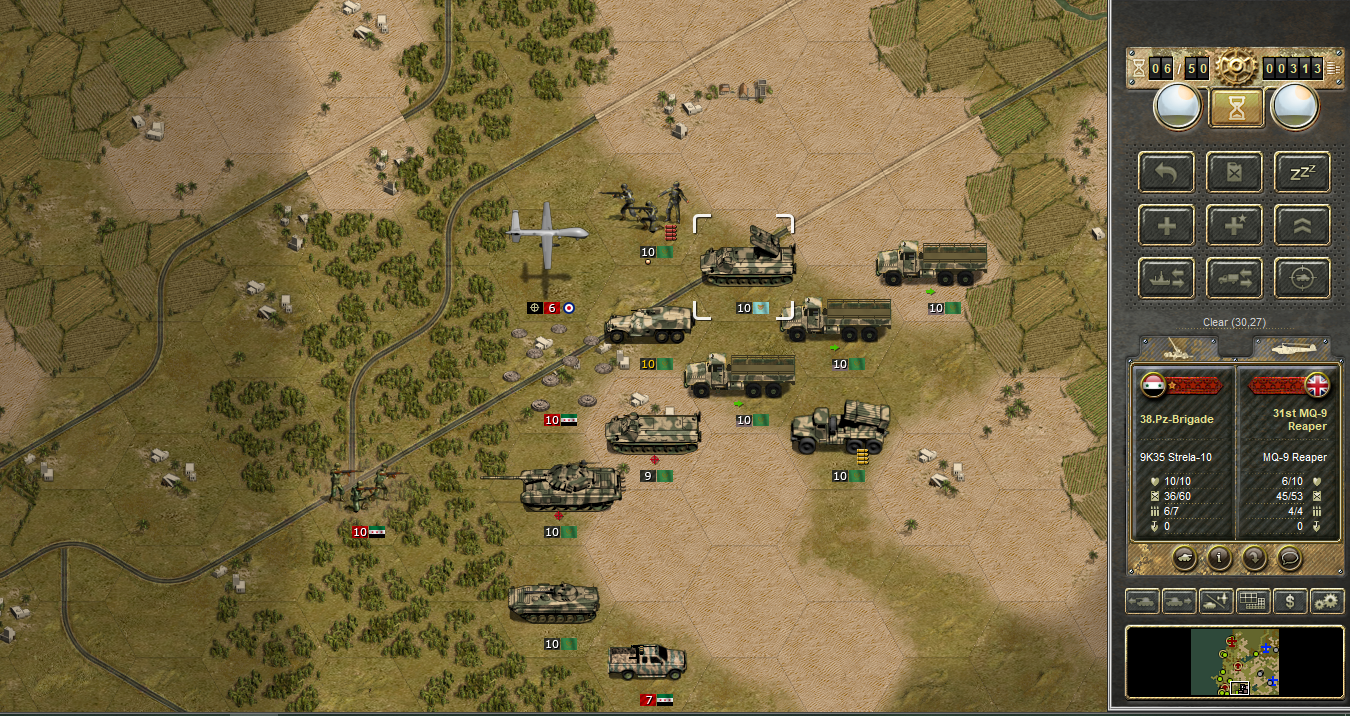Activate the tank crosshair targeting button
The width and height of the screenshot is (1350, 716).
coord(1302,277)
